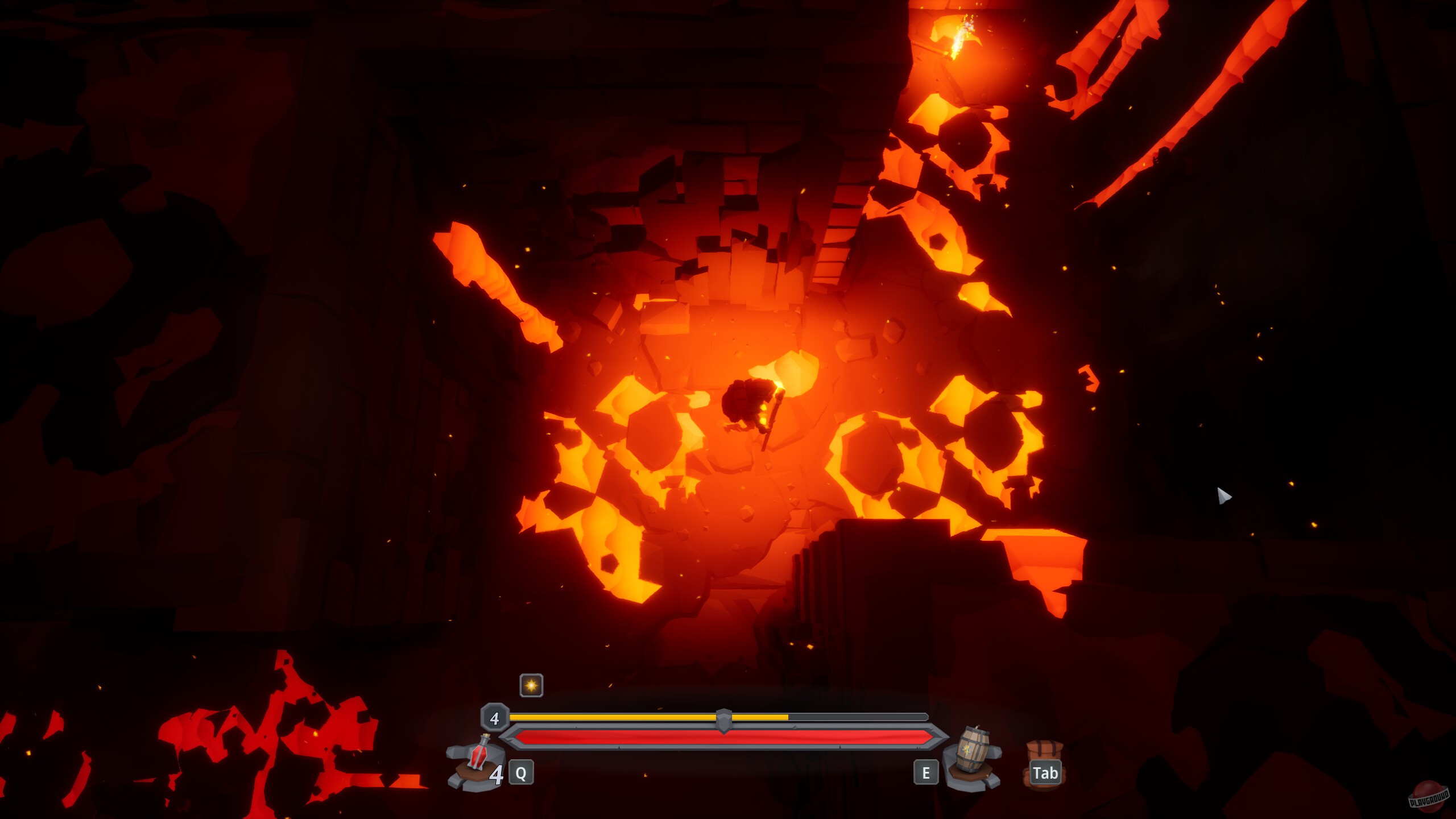The image size is (1456, 819).
Task: Click the potion count number 4
Action: [498, 773]
